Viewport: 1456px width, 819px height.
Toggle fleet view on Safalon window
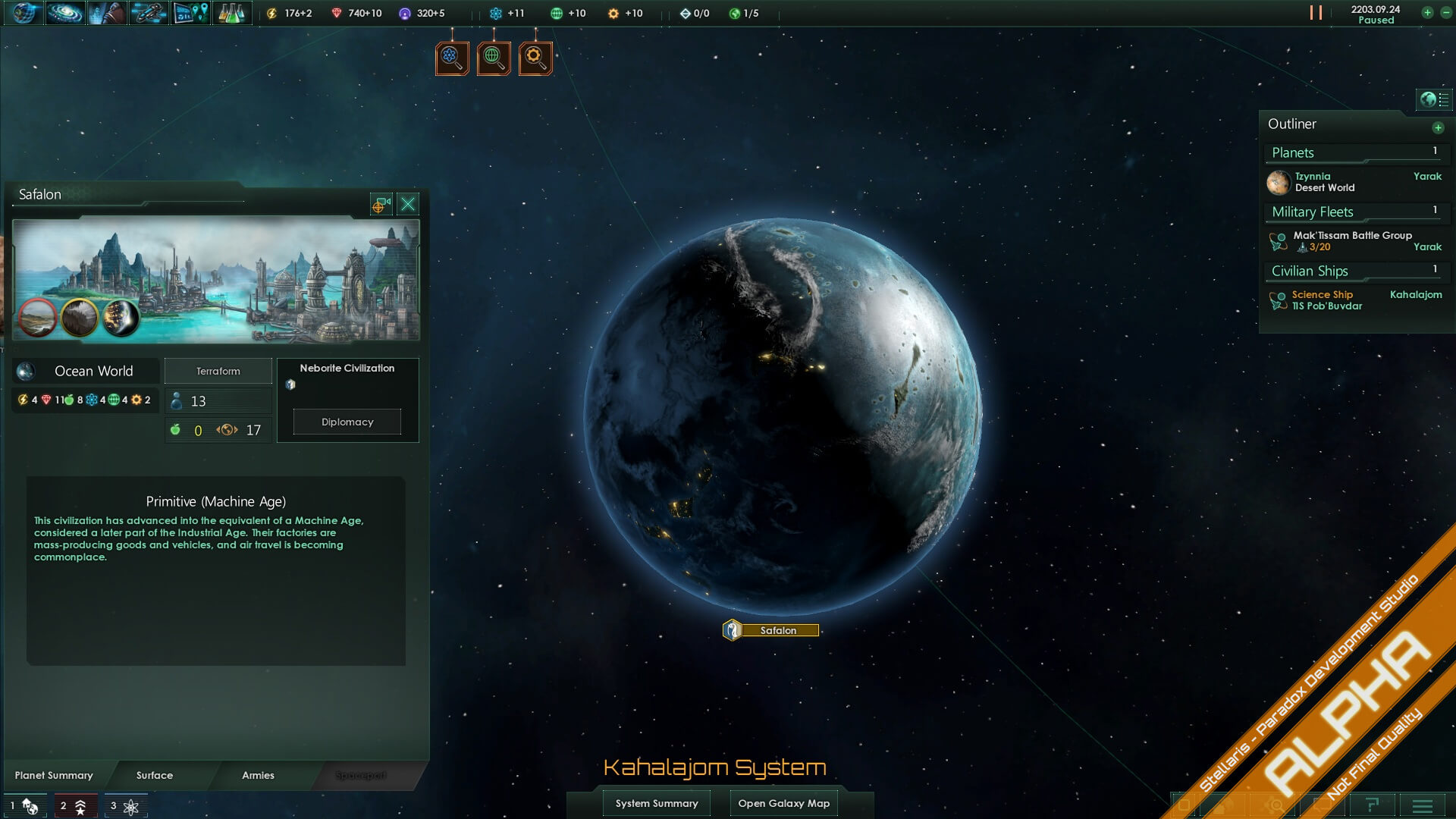coord(381,204)
